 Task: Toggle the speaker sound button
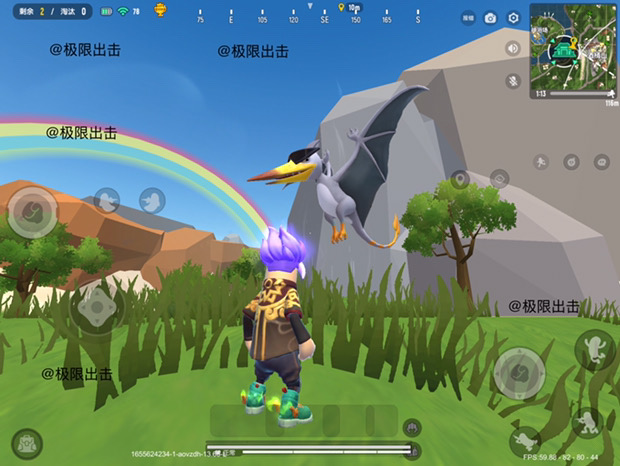[x=513, y=48]
